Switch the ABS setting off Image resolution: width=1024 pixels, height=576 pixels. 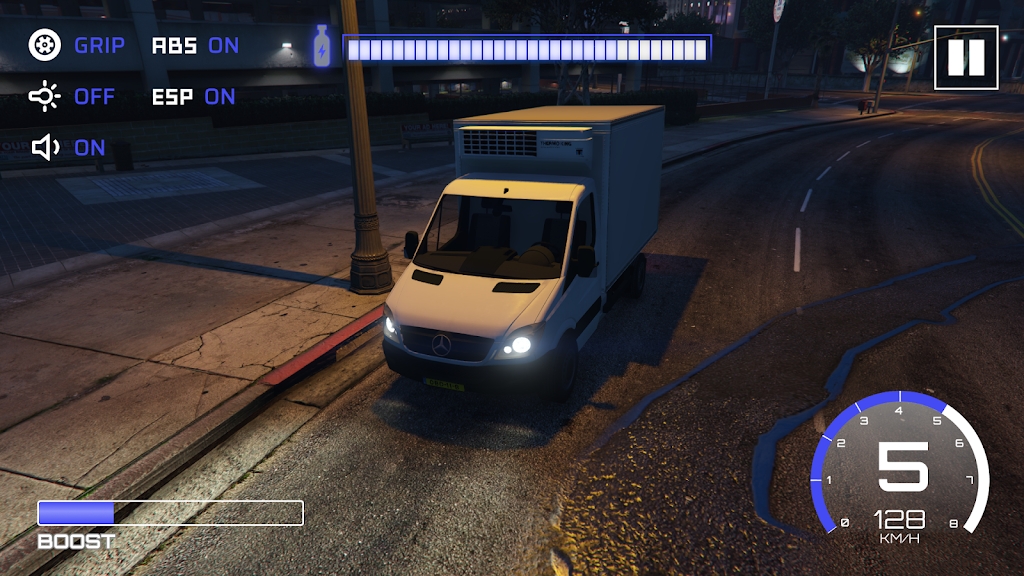click(x=195, y=45)
